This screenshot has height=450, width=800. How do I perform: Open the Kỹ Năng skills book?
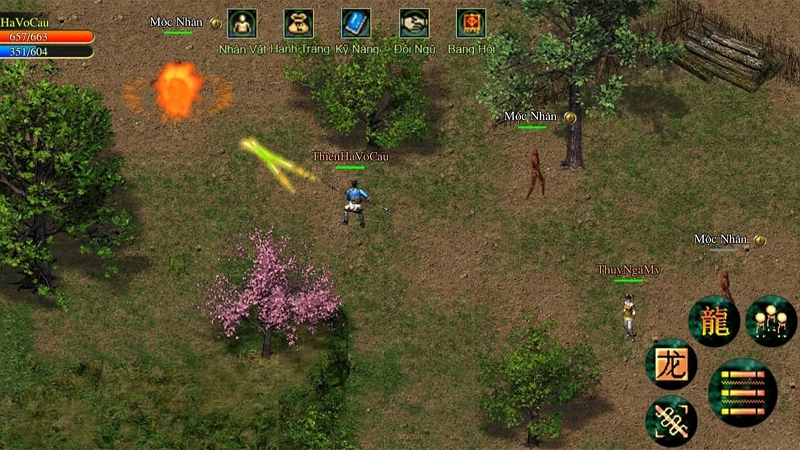pos(355,23)
